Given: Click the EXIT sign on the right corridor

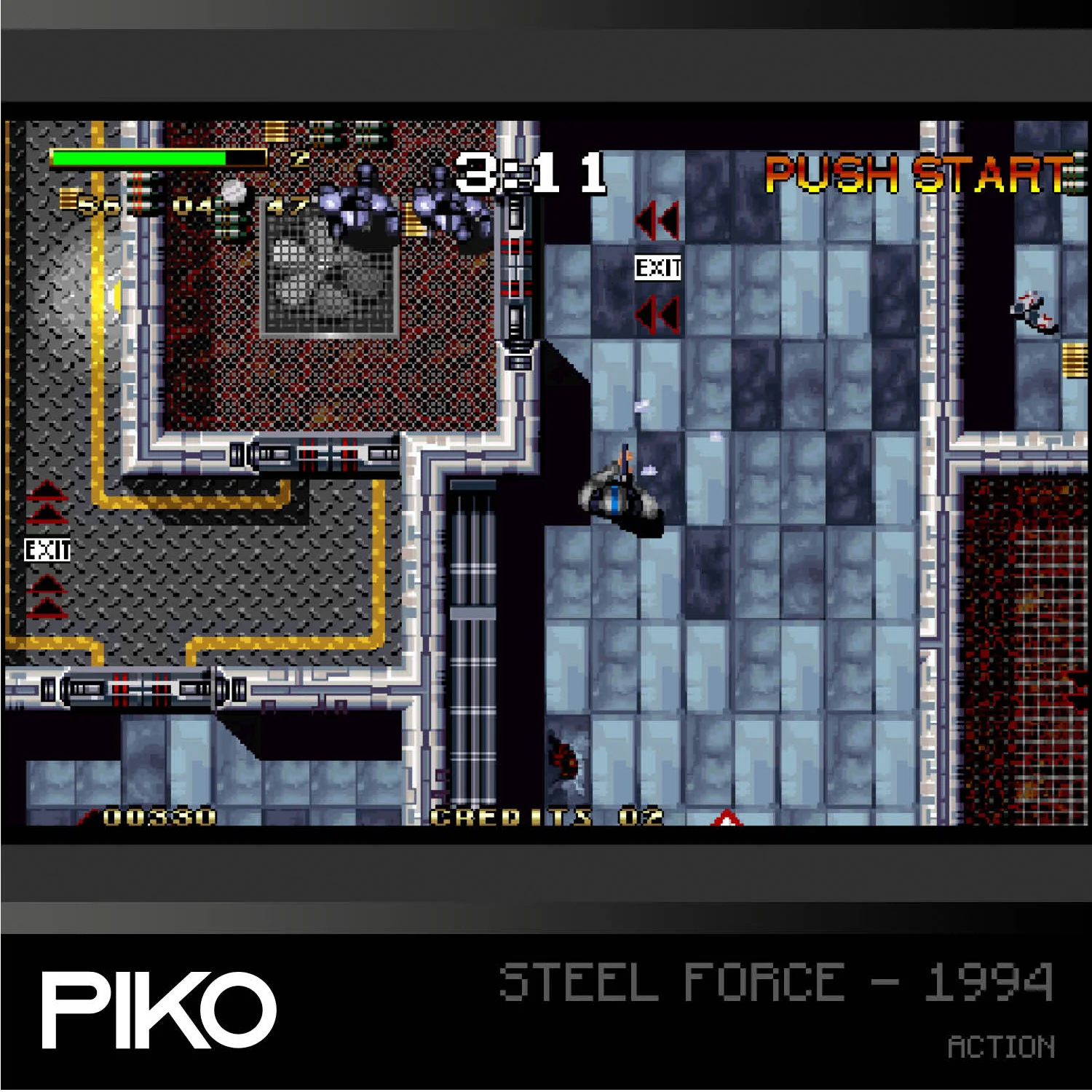Looking at the screenshot, I should pyautogui.click(x=656, y=268).
